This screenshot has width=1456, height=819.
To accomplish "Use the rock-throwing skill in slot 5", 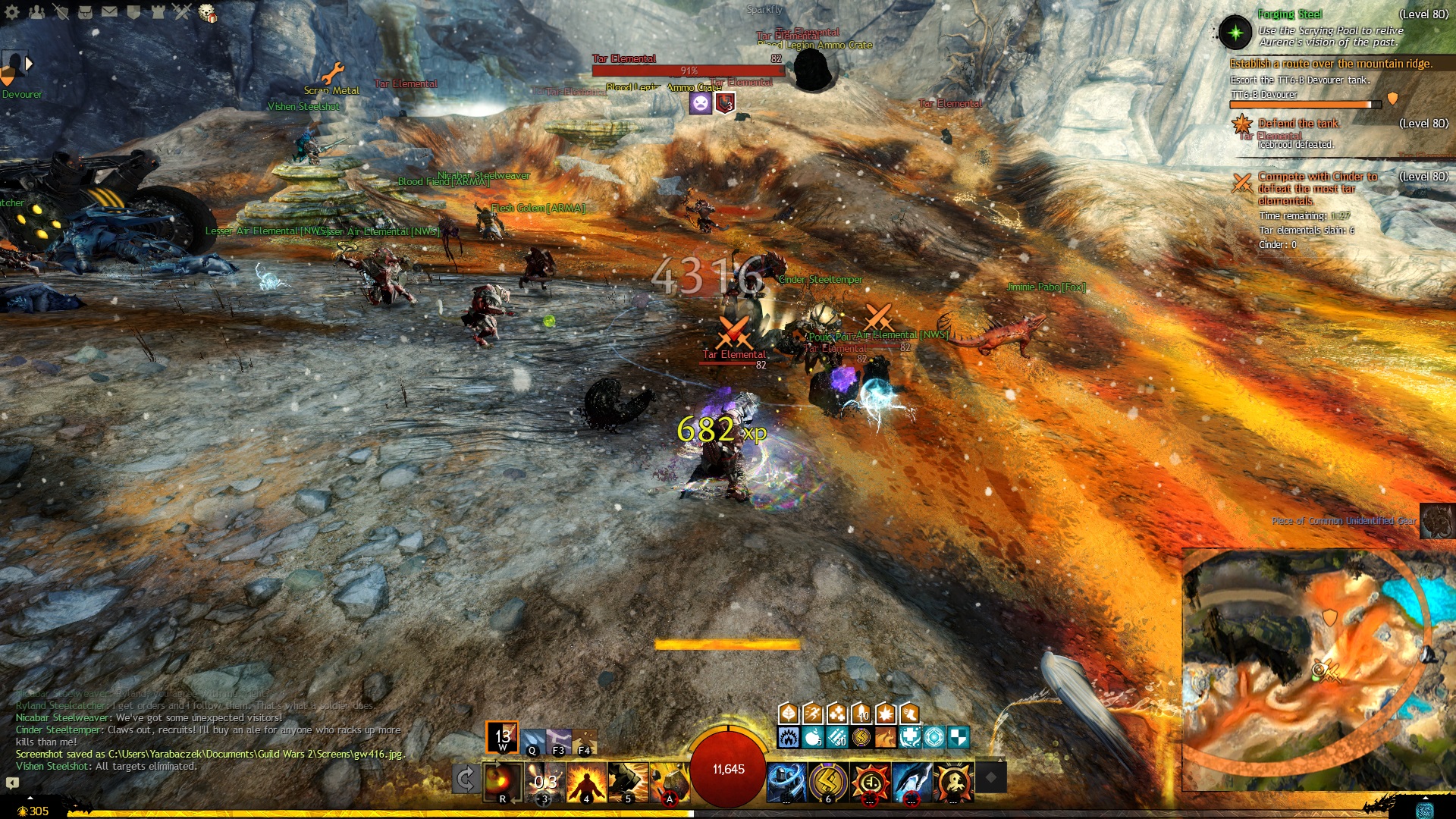I will pos(627,782).
